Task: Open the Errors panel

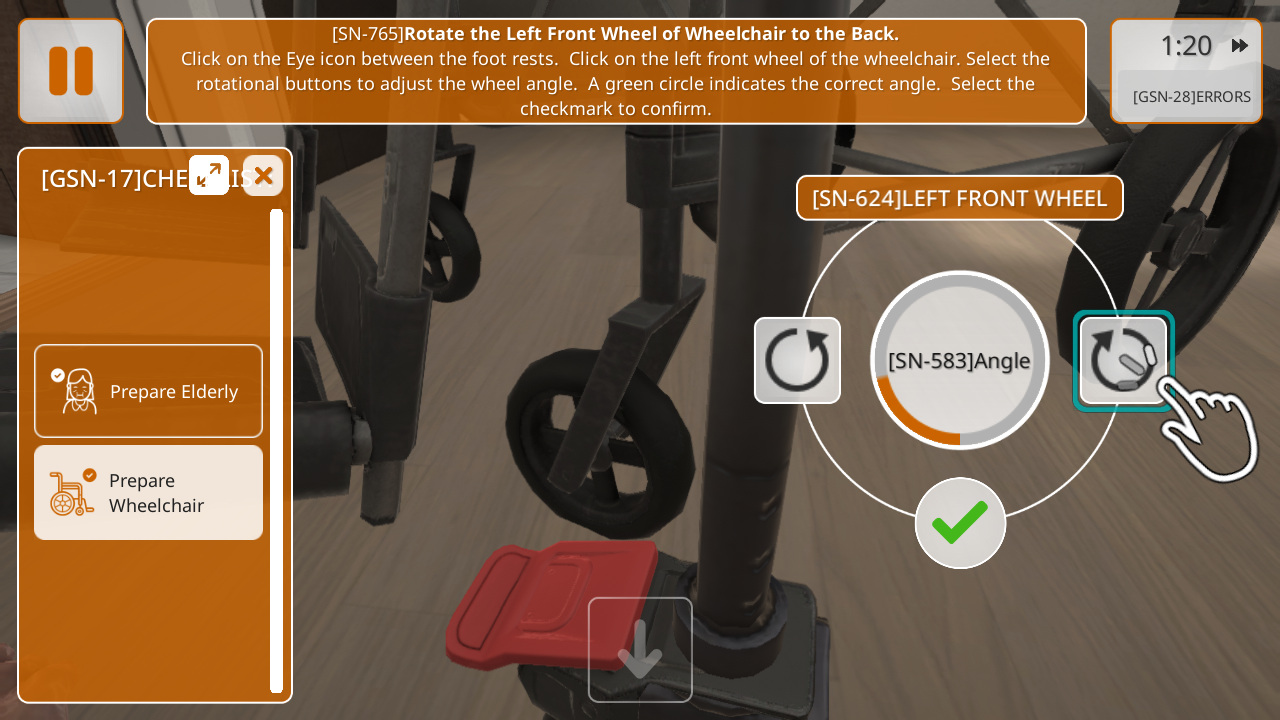Action: coord(1190,97)
